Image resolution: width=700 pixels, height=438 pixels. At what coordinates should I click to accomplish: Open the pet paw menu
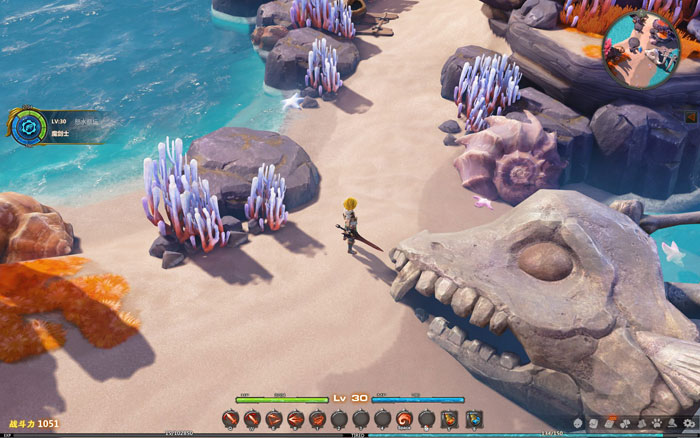tap(657, 423)
